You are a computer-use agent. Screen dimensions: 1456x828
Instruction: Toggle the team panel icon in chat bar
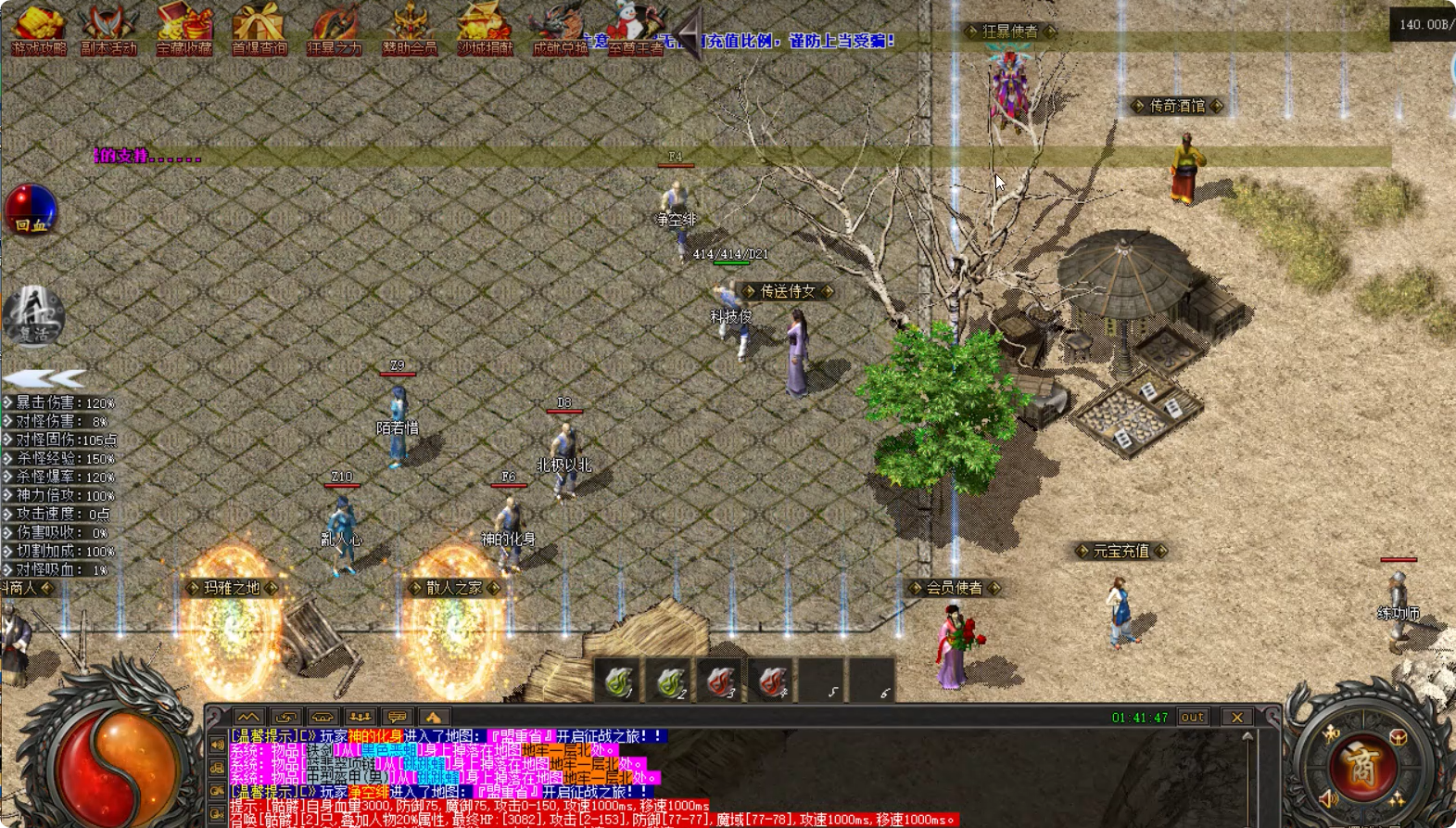tap(361, 717)
